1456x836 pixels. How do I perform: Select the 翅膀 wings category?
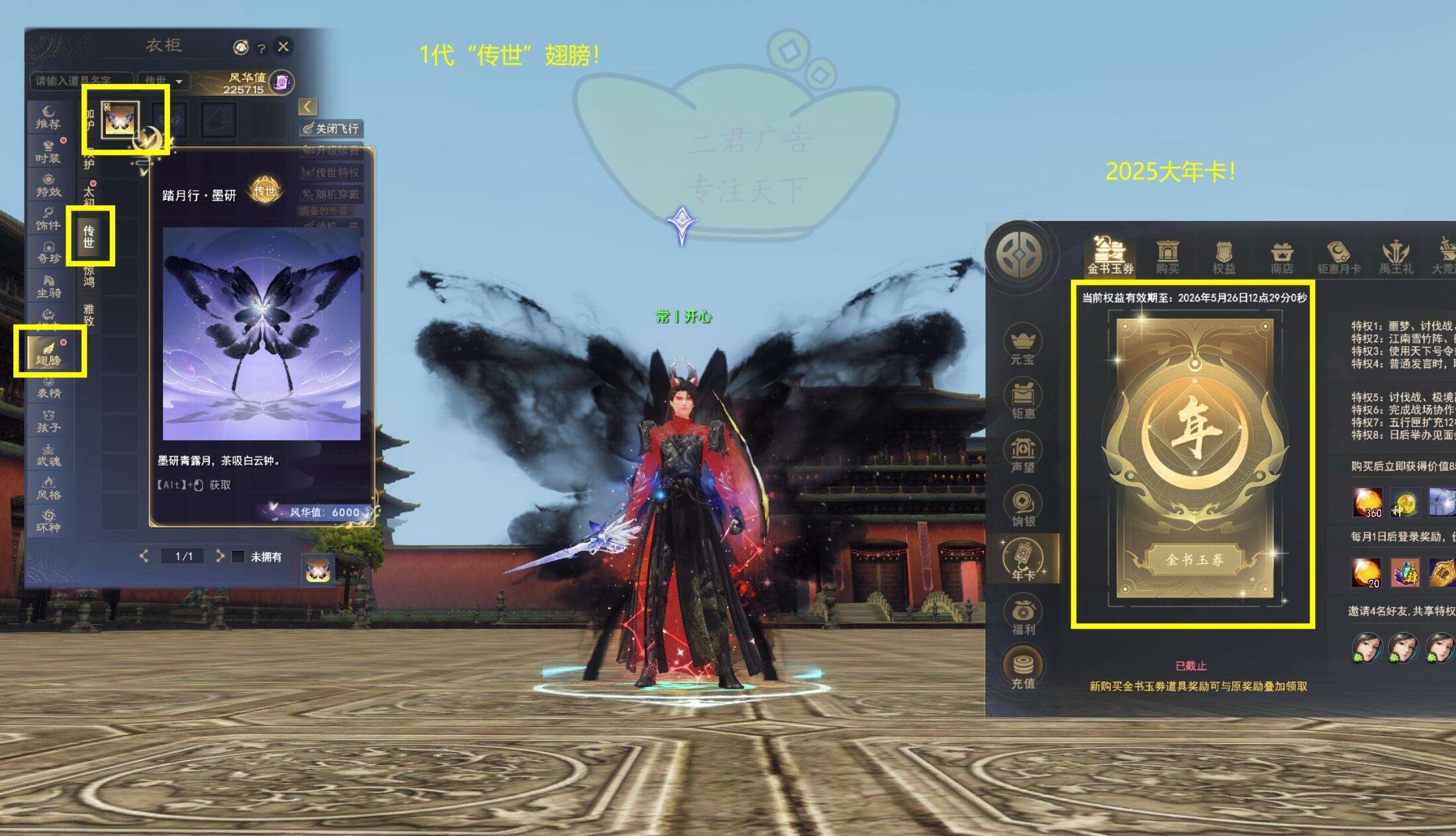point(49,354)
